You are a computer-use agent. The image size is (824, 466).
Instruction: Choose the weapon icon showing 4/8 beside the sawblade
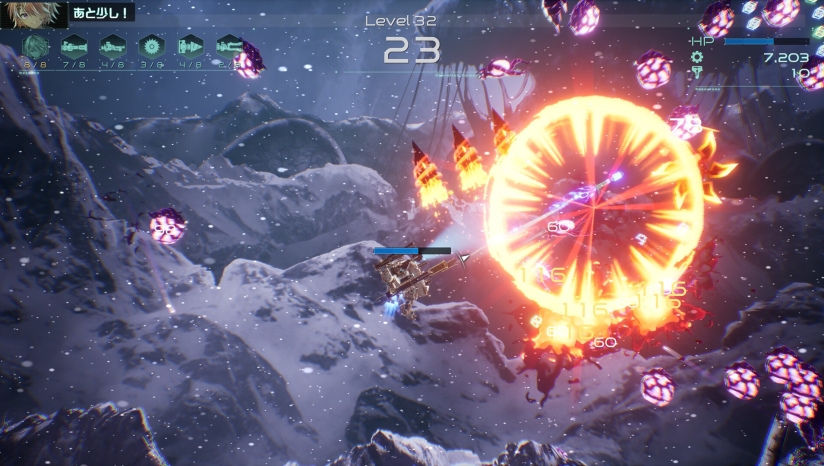[x=113, y=46]
